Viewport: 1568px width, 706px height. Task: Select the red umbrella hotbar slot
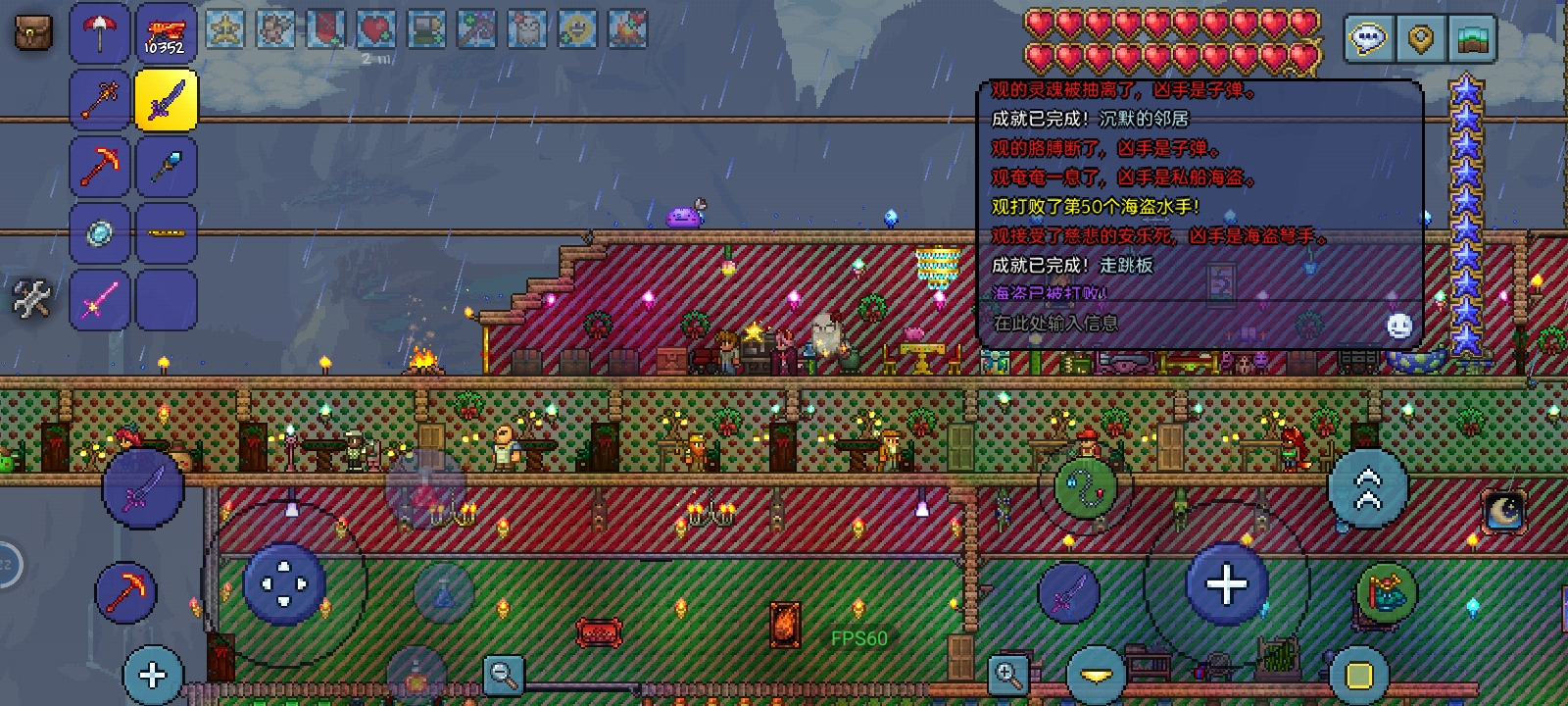pyautogui.click(x=100, y=33)
